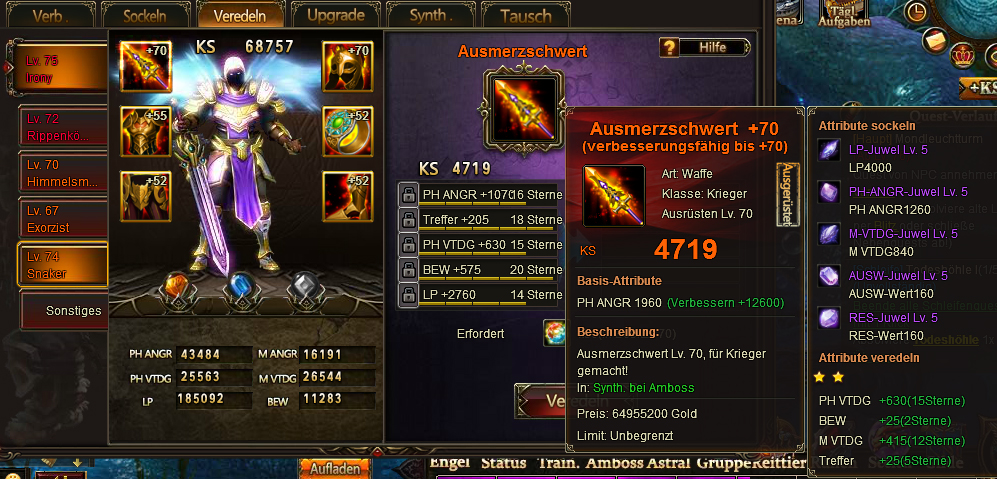Image resolution: width=997 pixels, height=479 pixels.
Task: Select Lv. 67 Exorzist from the list
Action: (62, 219)
